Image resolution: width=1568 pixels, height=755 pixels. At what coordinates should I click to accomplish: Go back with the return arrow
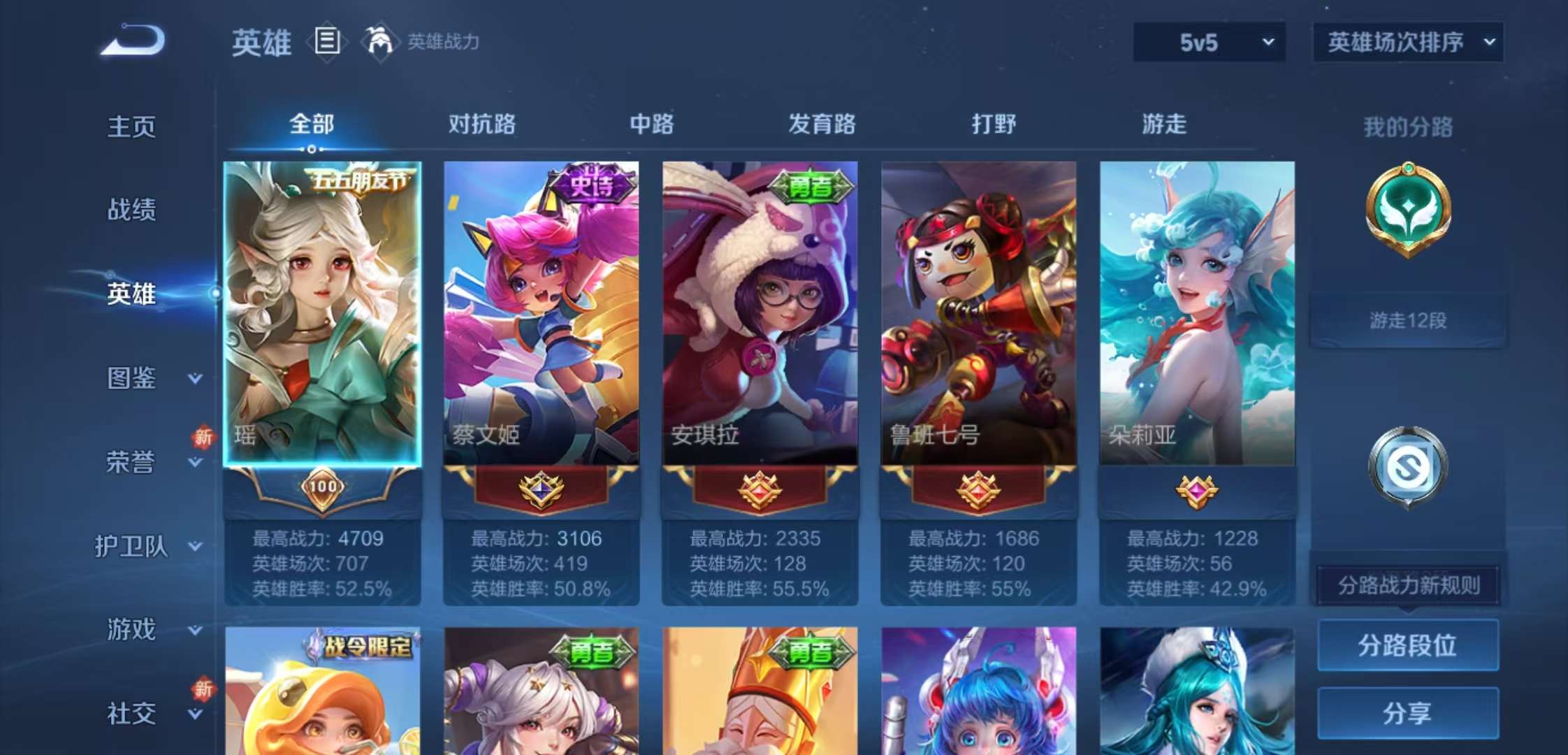pos(133,41)
